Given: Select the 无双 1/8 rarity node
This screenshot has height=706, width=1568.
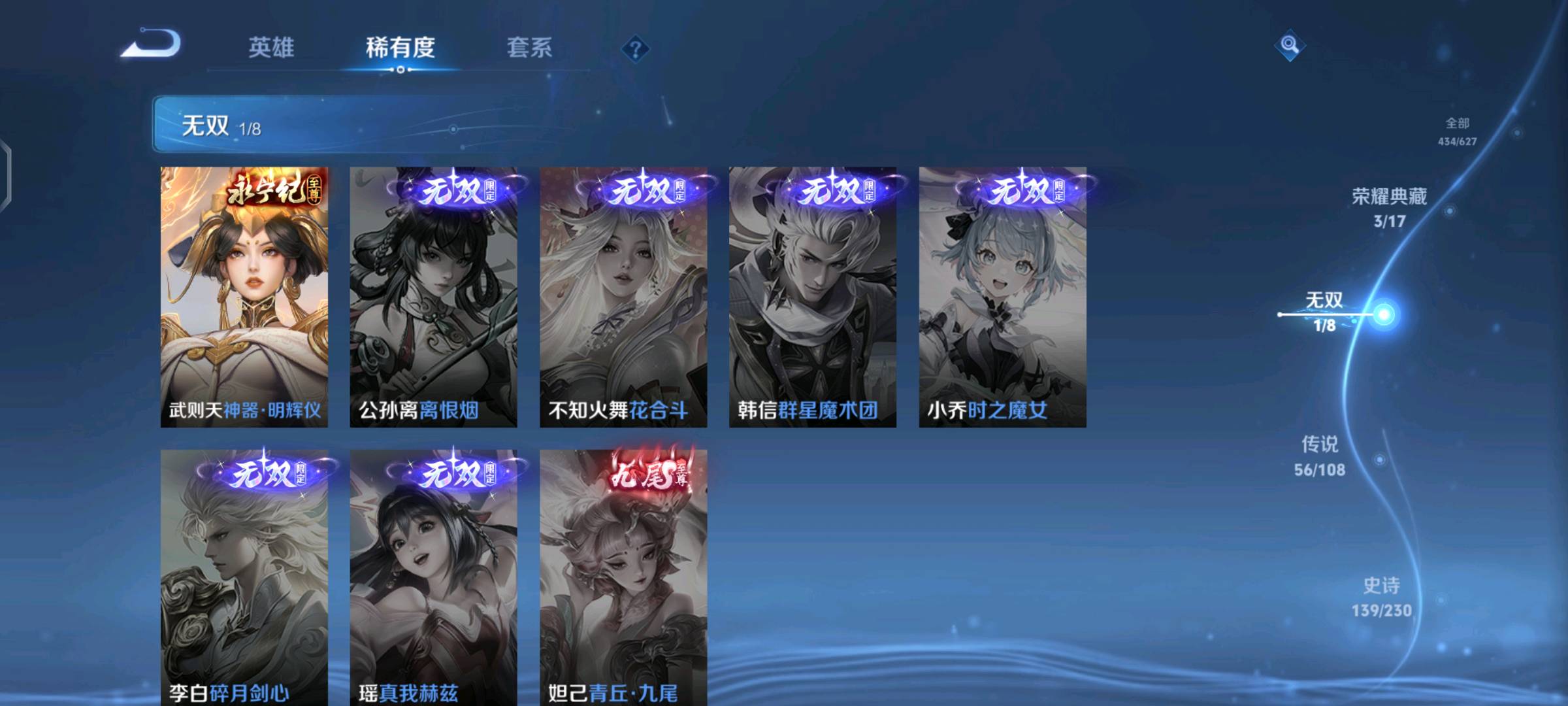Looking at the screenshot, I should [1325, 311].
